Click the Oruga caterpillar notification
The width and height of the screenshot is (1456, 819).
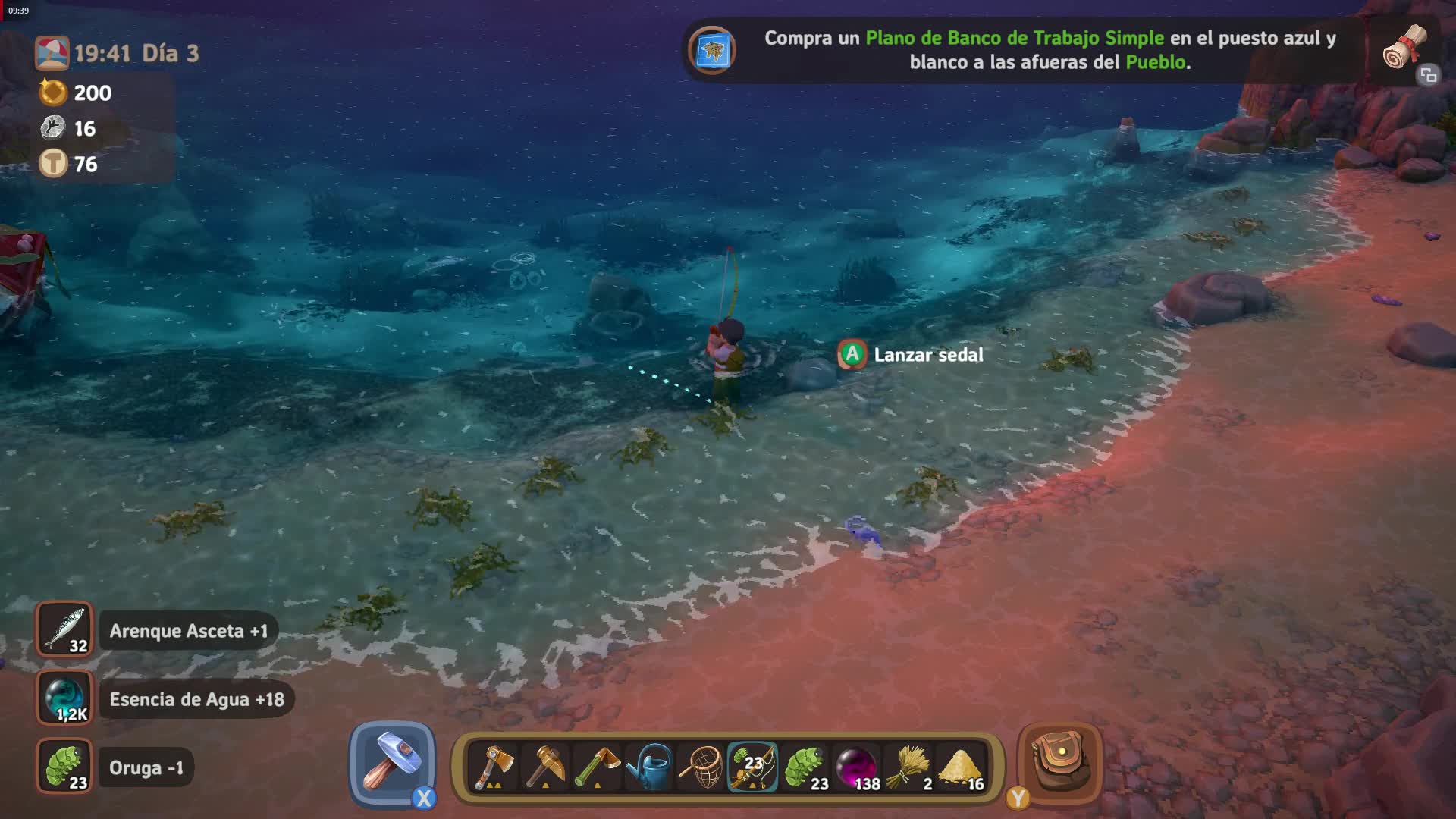point(146,767)
